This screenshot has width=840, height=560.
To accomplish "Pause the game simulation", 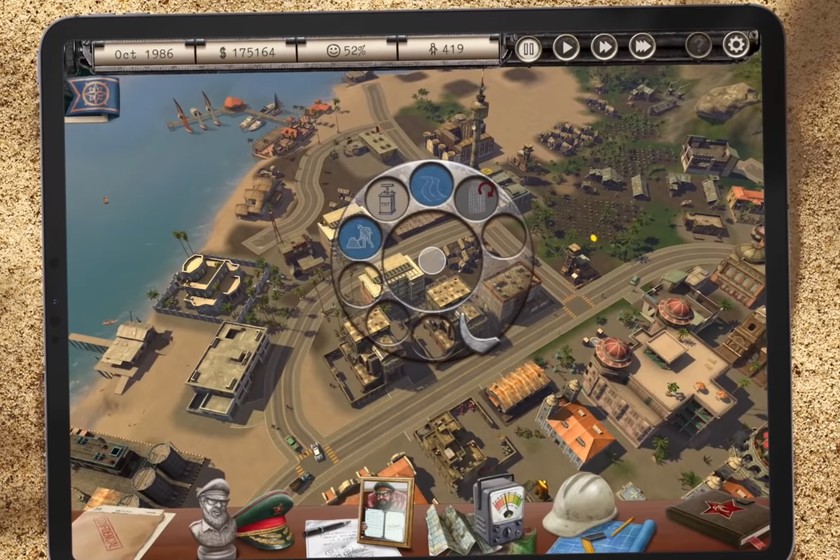I will [x=528, y=47].
